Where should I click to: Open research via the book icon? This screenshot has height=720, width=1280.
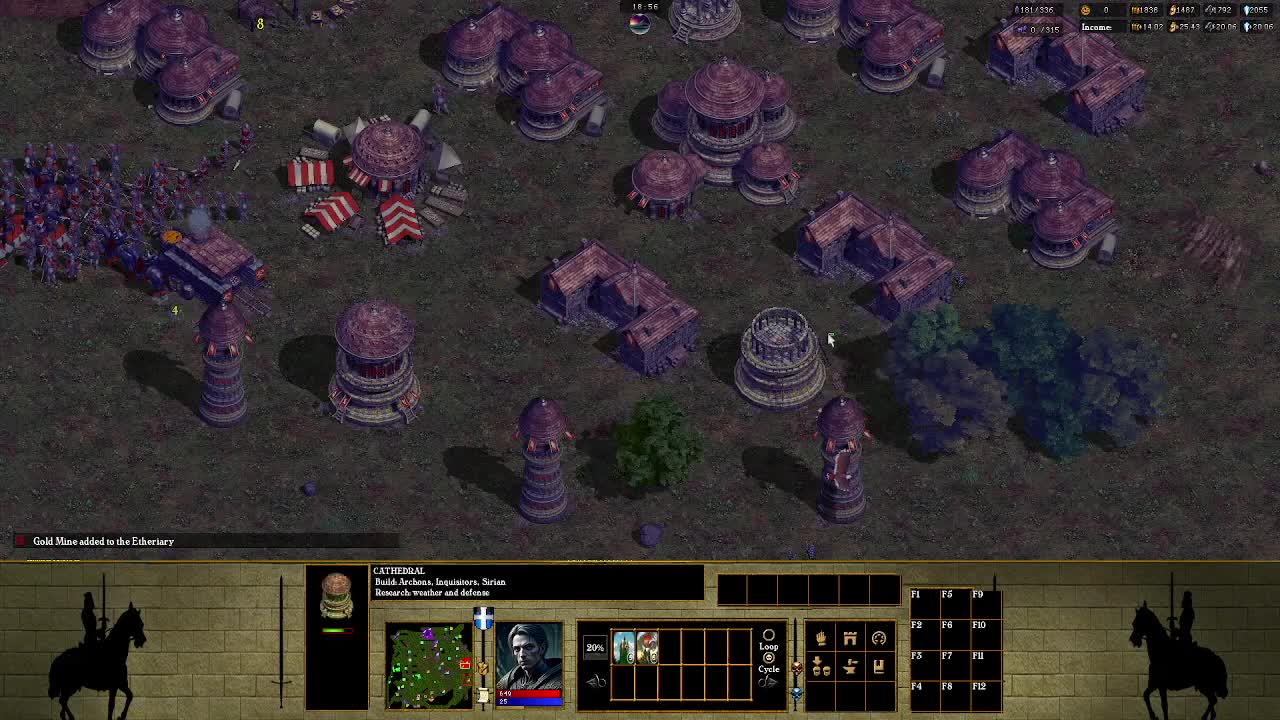[x=879, y=668]
